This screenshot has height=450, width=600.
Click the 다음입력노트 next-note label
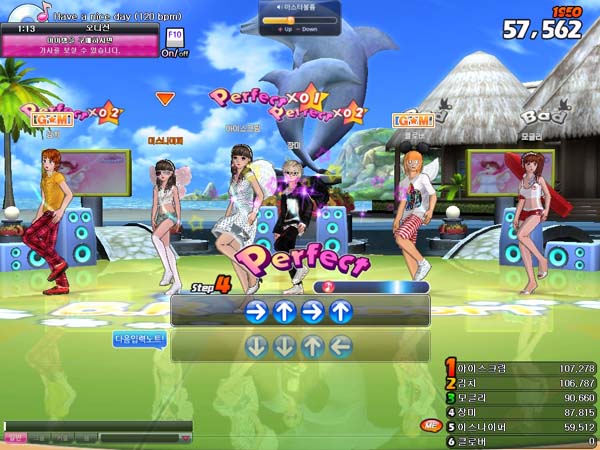(138, 339)
